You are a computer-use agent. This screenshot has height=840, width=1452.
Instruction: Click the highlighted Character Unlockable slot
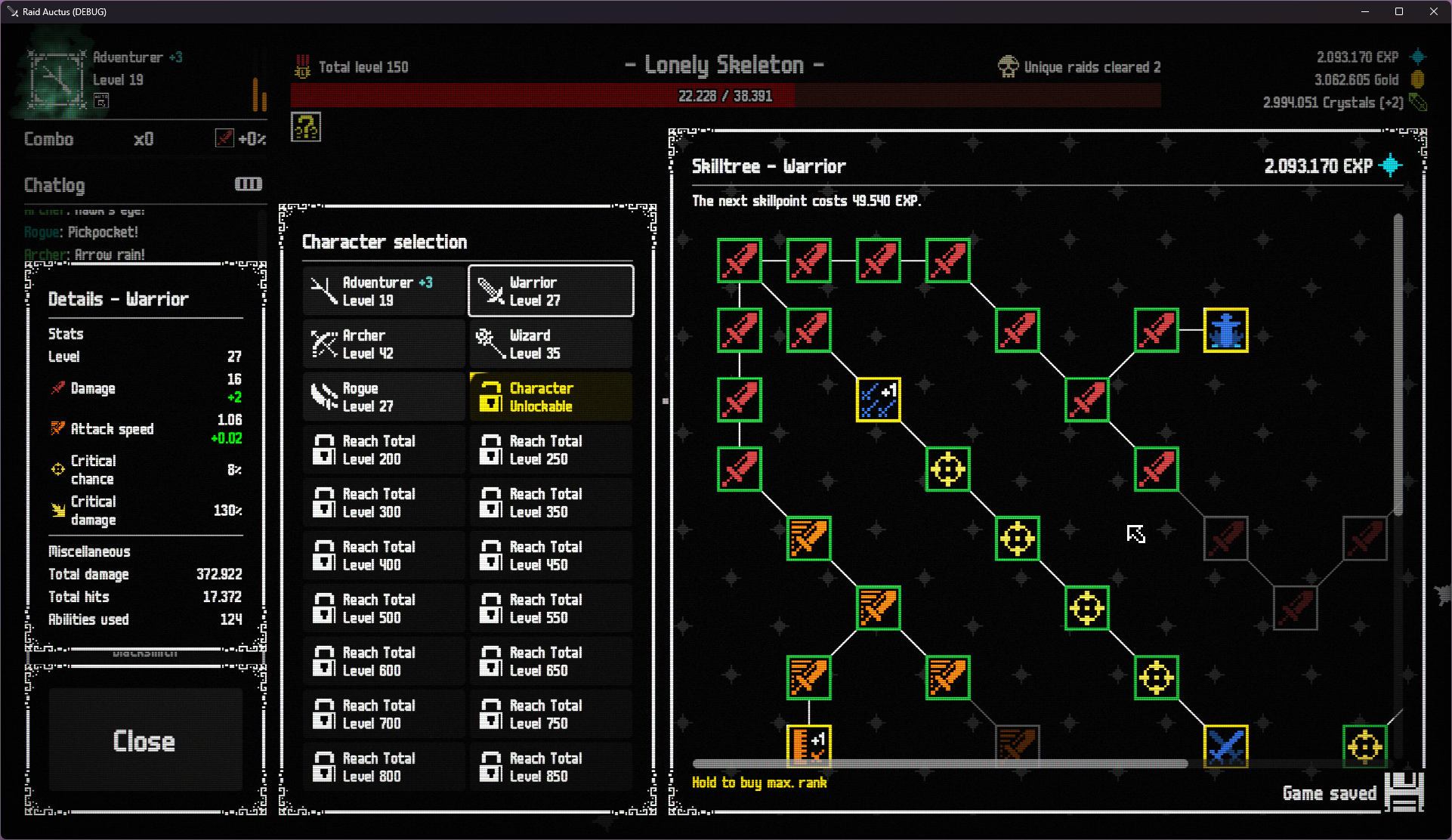[x=550, y=397]
